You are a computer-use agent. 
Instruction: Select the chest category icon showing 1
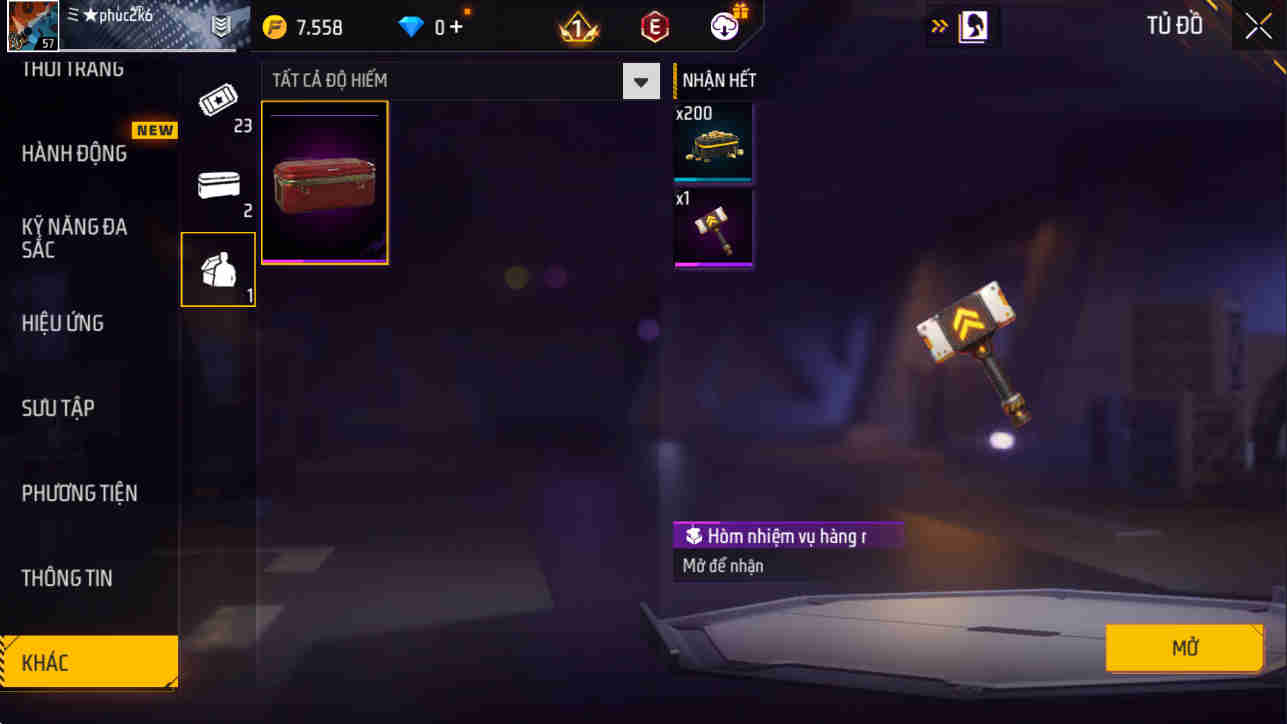click(218, 268)
